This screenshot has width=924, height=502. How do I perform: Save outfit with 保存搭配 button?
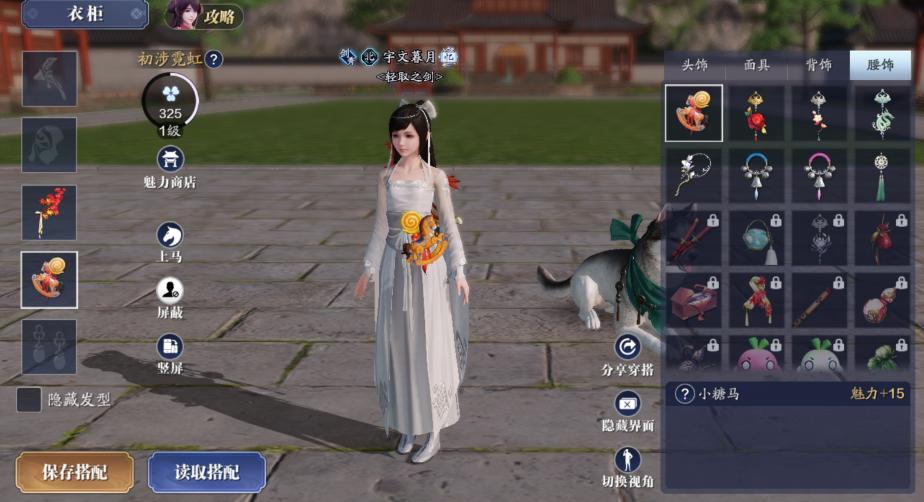tap(75, 472)
